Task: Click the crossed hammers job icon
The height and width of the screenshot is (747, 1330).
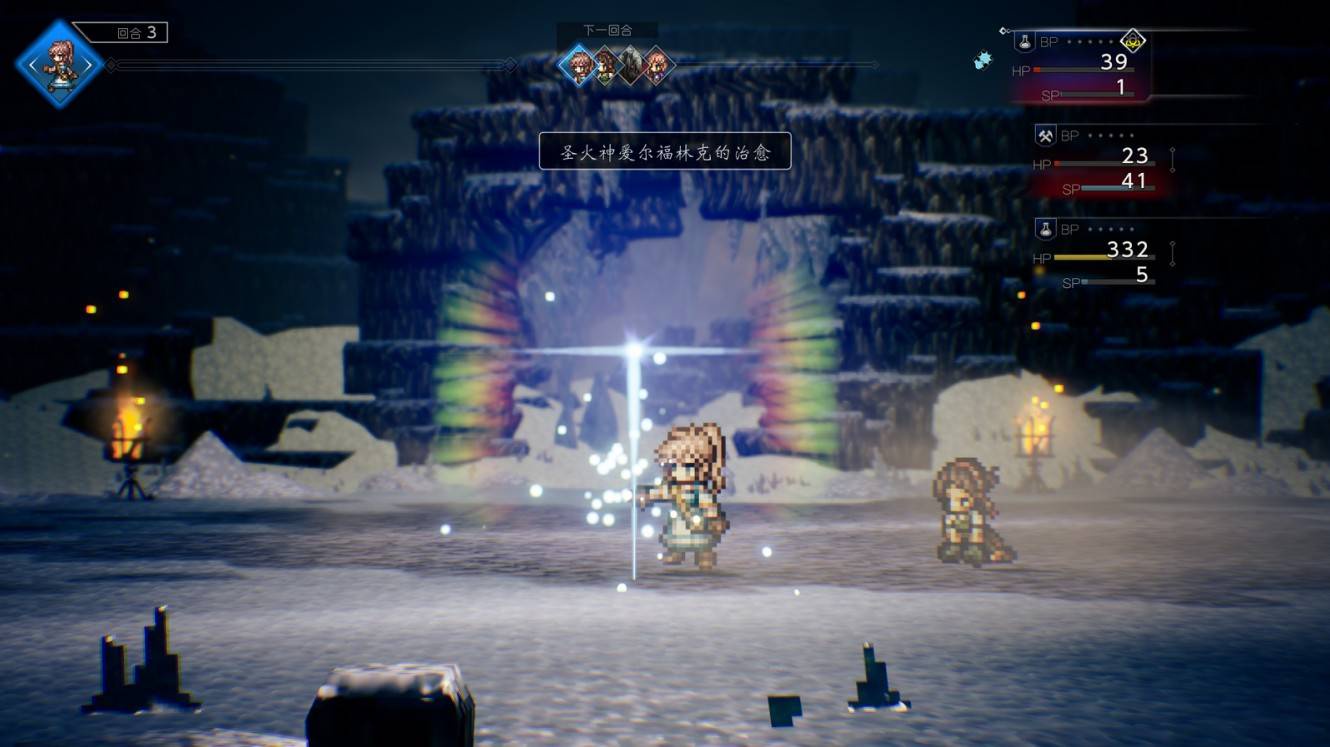Action: 1045,135
